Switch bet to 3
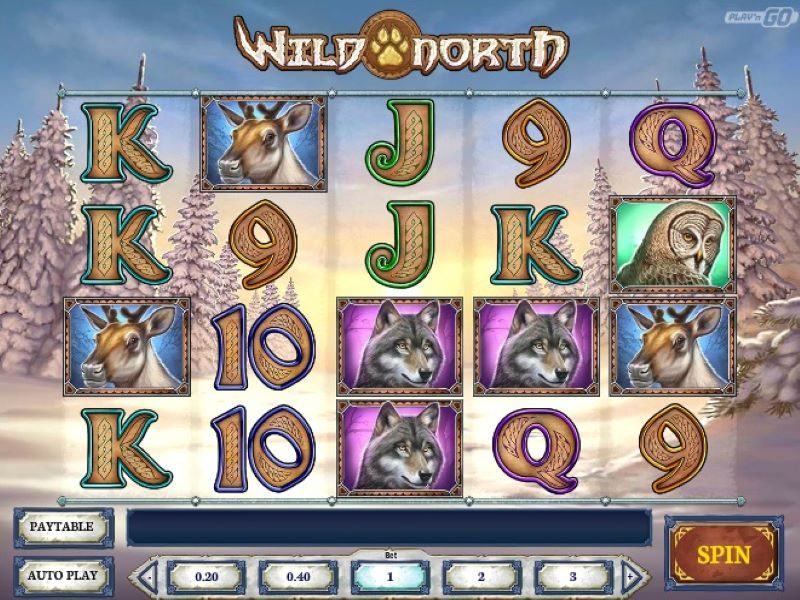 pyautogui.click(x=573, y=577)
